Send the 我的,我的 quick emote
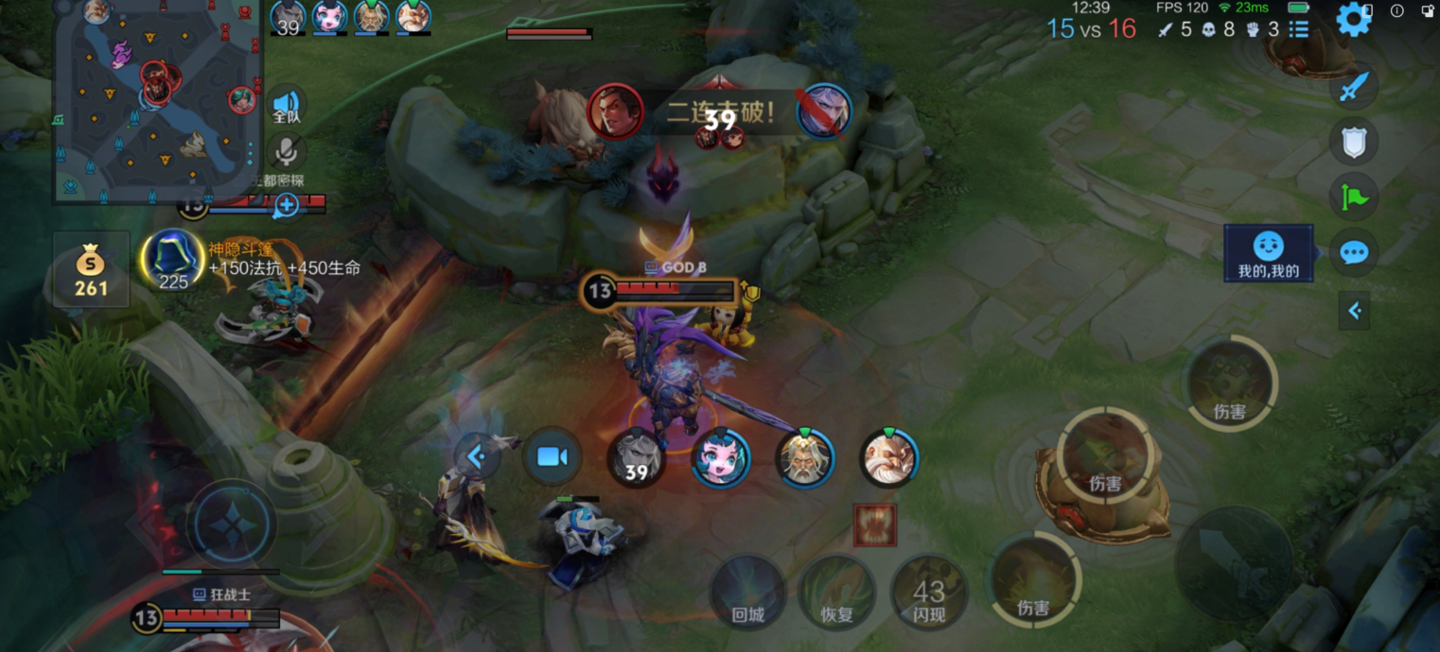Screen dimensions: 1440x652 pyautogui.click(x=1268, y=253)
